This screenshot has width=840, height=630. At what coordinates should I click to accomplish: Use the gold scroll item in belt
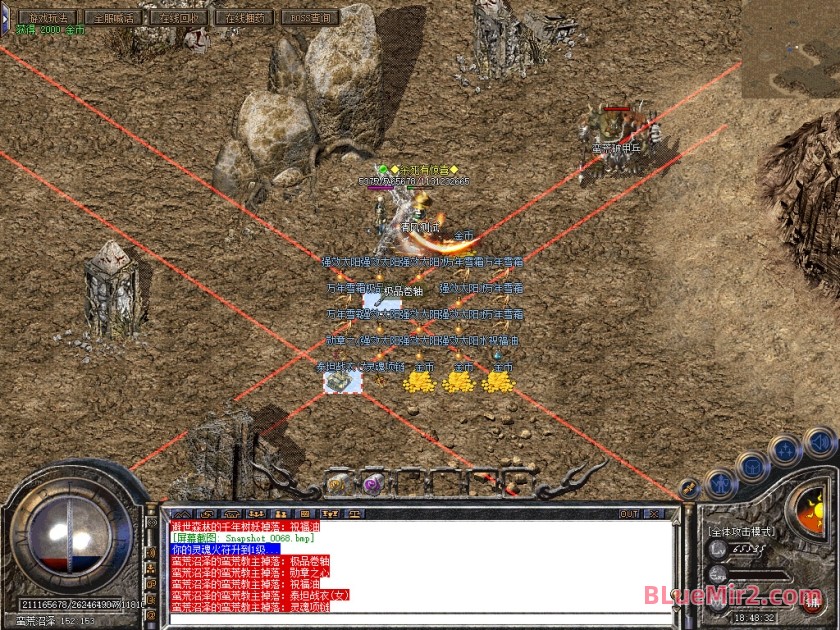tap(338, 483)
